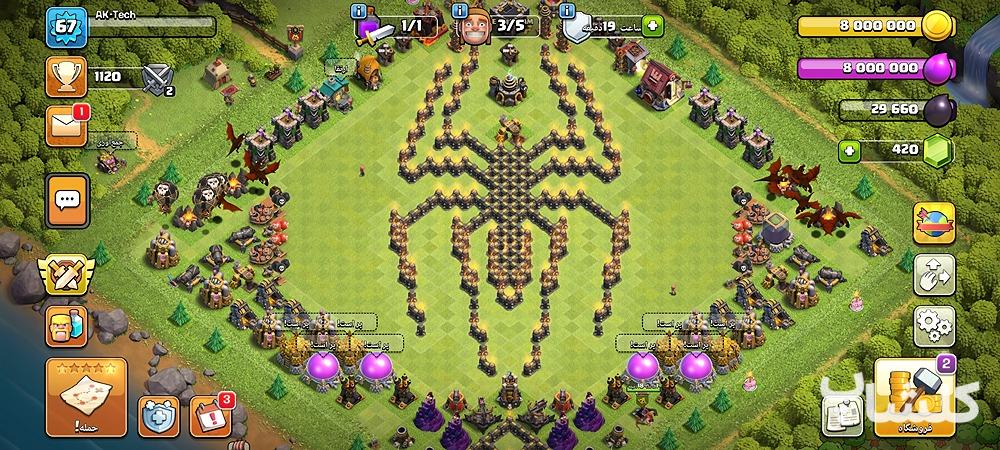
Task: Open the globe with red ribbon icon
Action: pos(933,224)
